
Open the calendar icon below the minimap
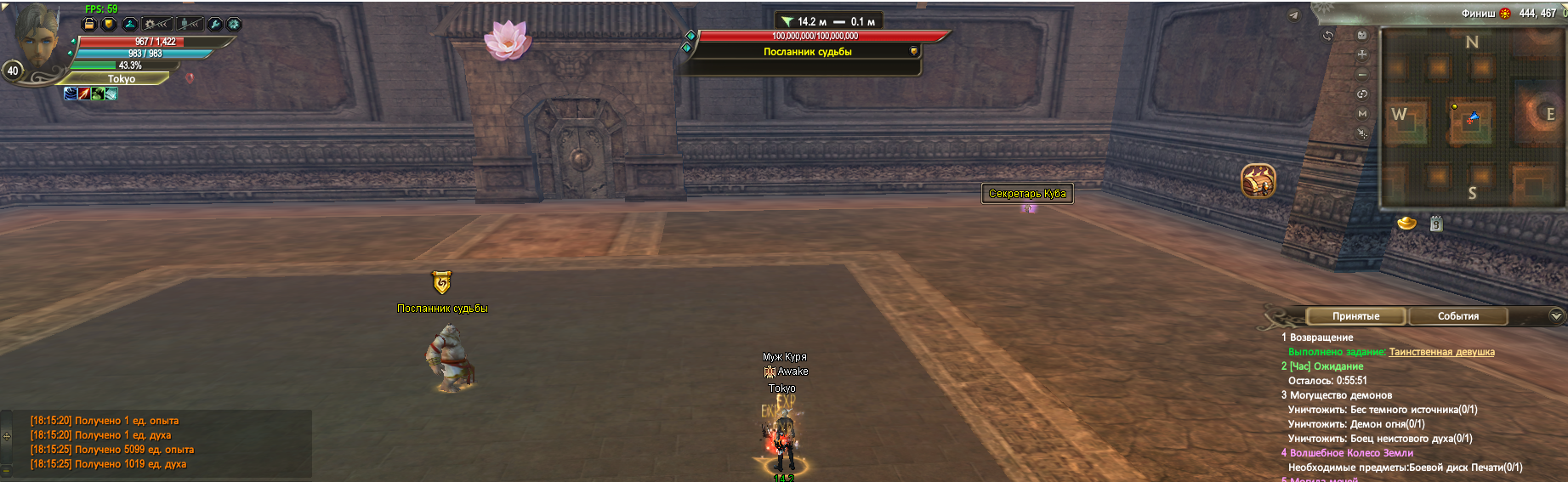pyautogui.click(x=1436, y=224)
